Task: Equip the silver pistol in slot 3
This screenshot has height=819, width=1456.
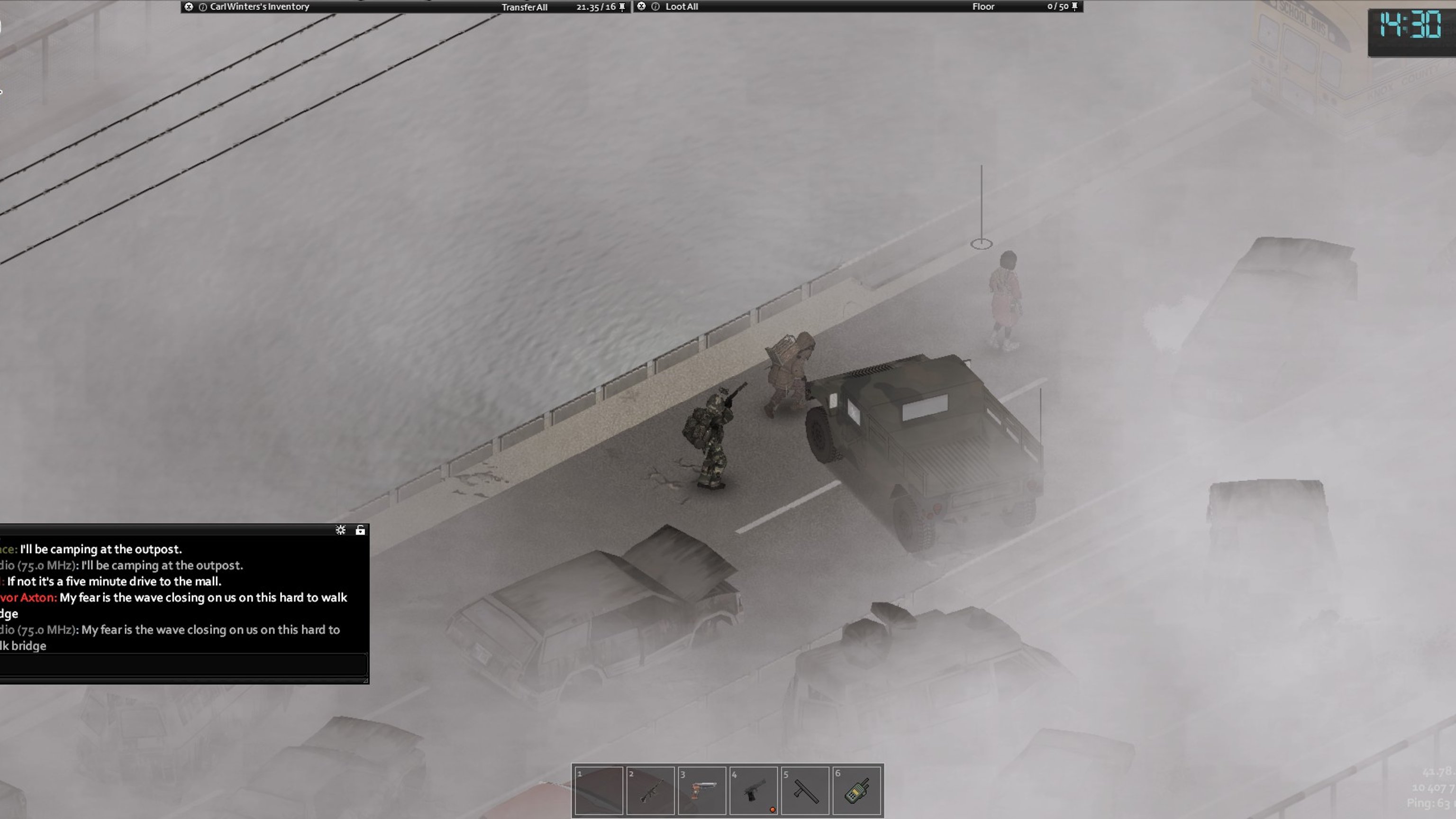Action: (701, 790)
